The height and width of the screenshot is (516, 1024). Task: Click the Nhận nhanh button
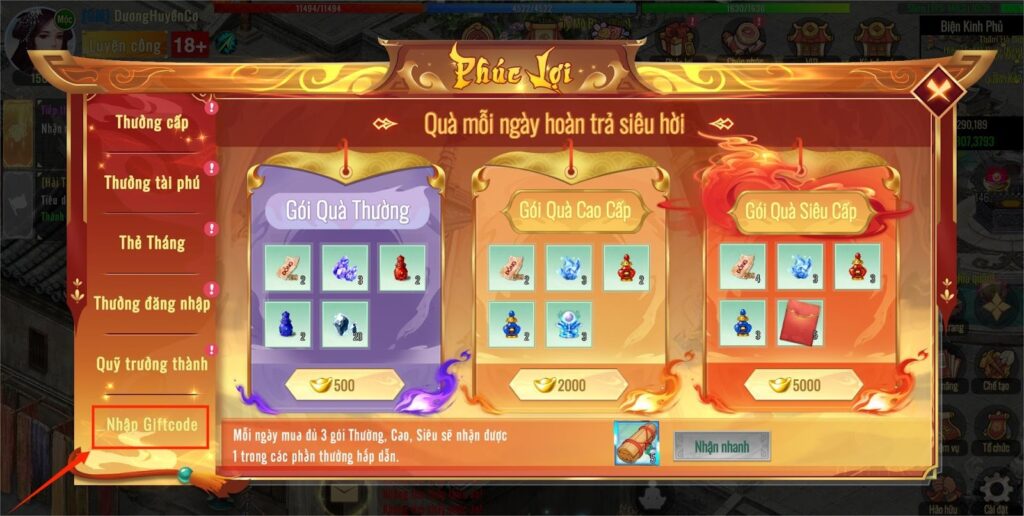point(721,446)
